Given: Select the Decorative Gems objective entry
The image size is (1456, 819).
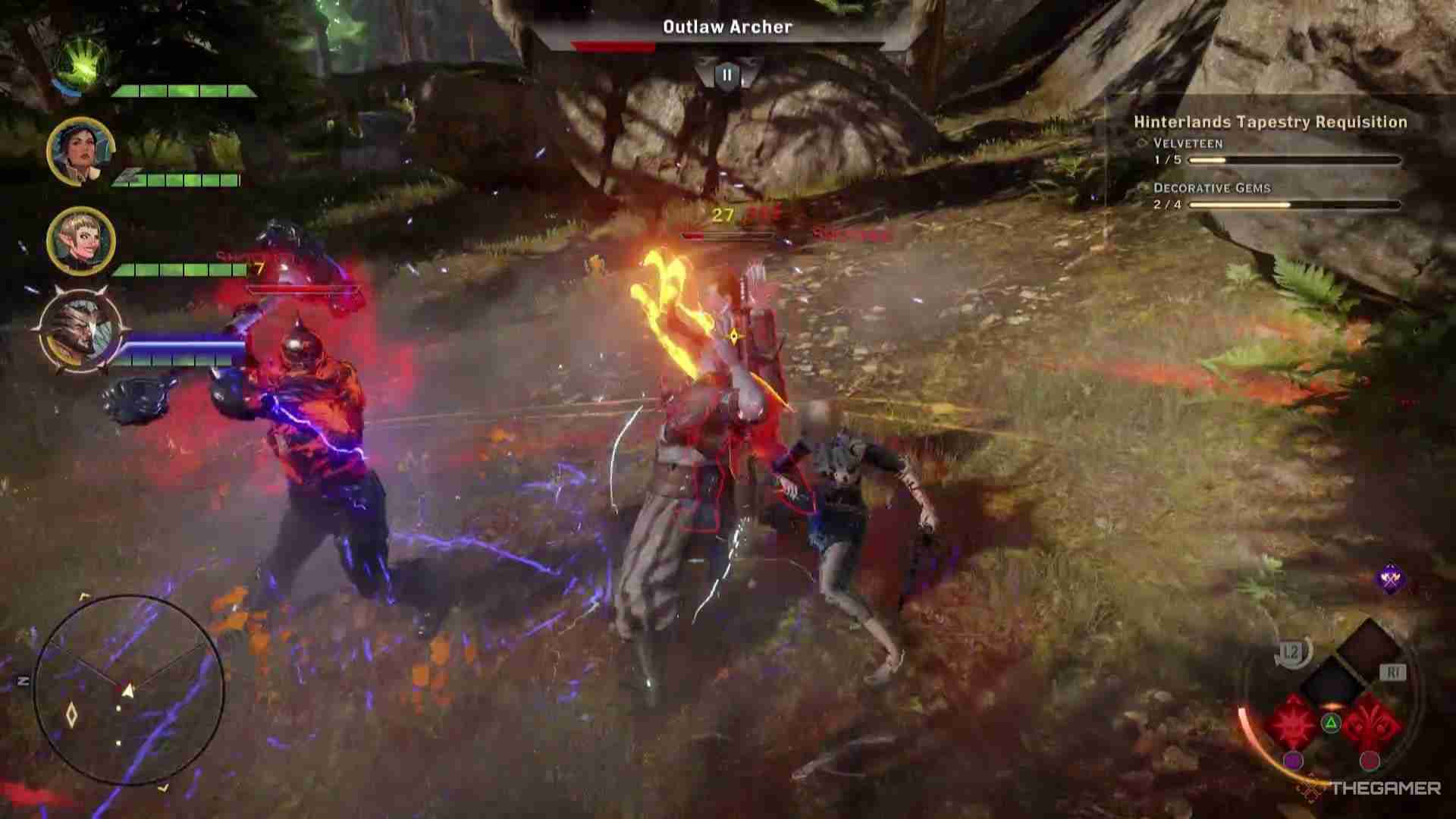Looking at the screenshot, I should 1211,188.
